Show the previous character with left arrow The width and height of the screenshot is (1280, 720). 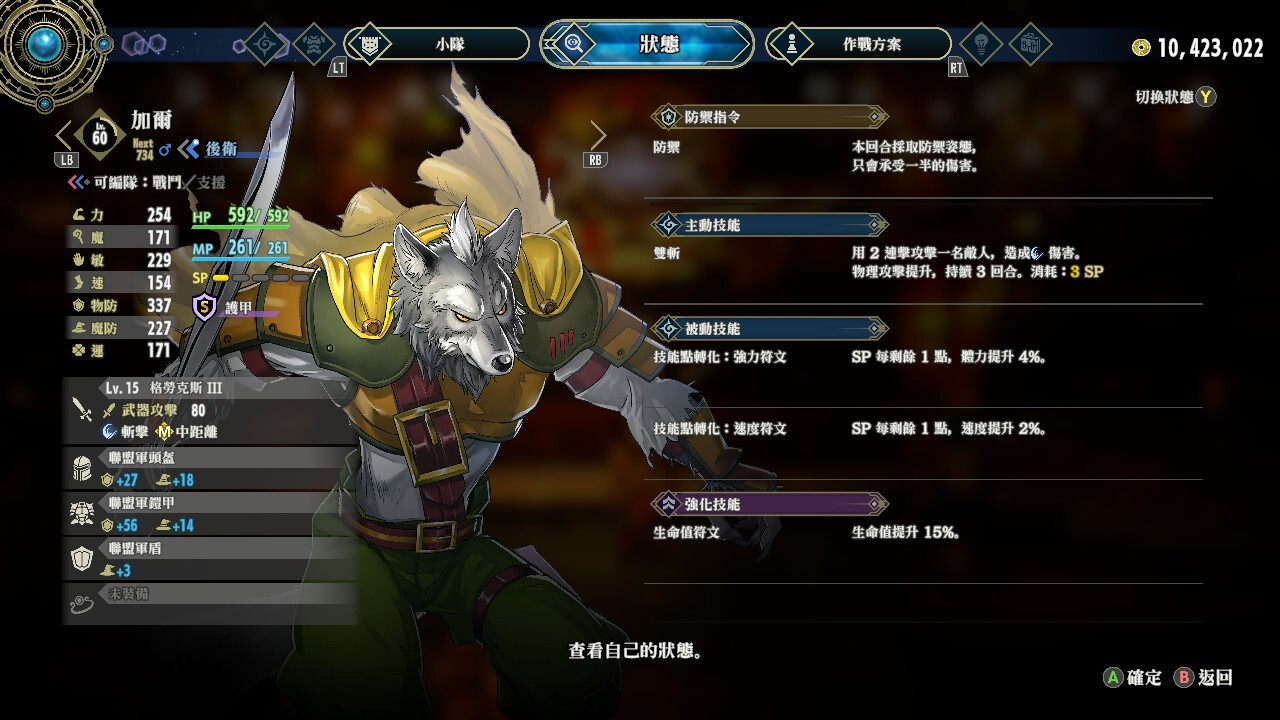point(66,135)
